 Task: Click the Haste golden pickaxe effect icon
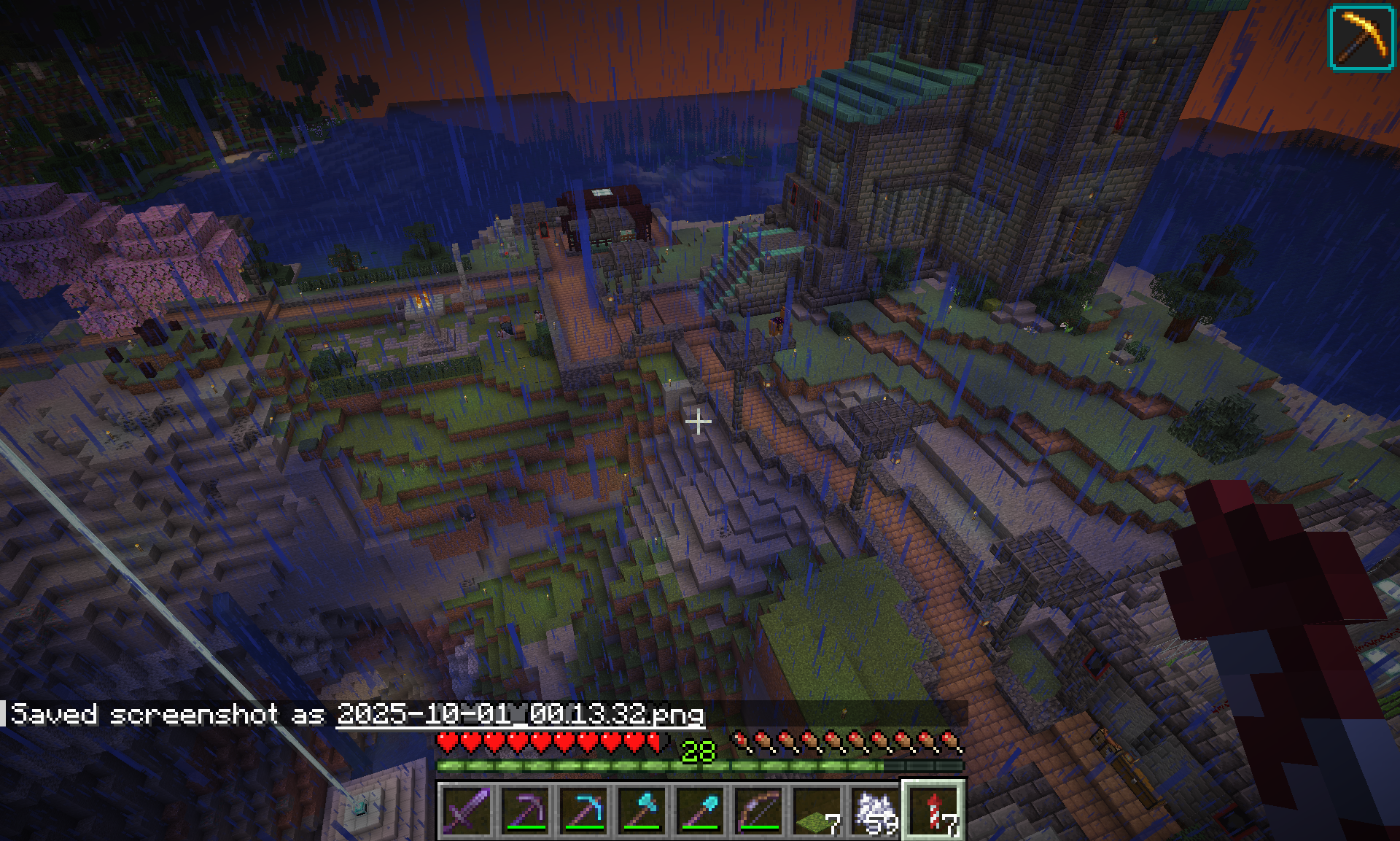(x=1361, y=38)
